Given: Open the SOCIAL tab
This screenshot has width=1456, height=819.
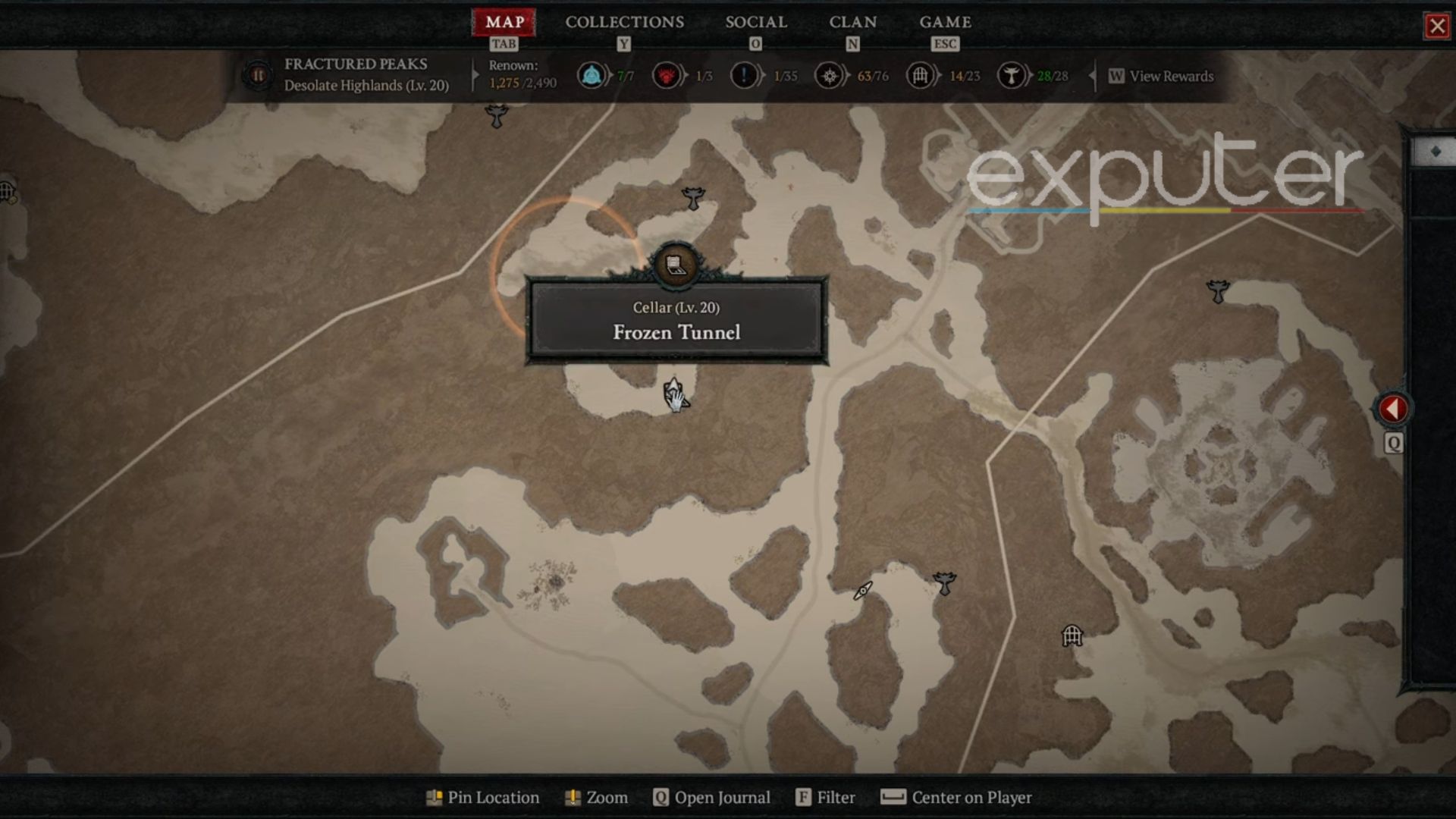Looking at the screenshot, I should click(757, 22).
